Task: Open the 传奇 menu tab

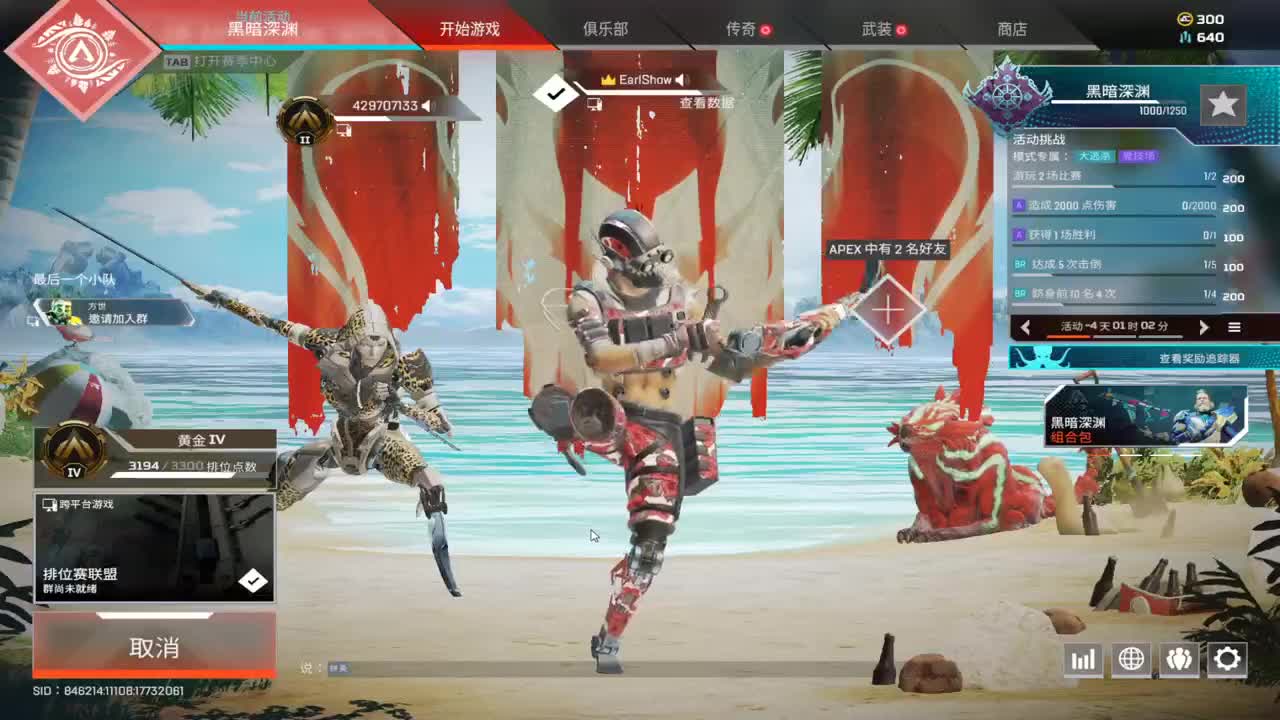Action: tap(740, 29)
